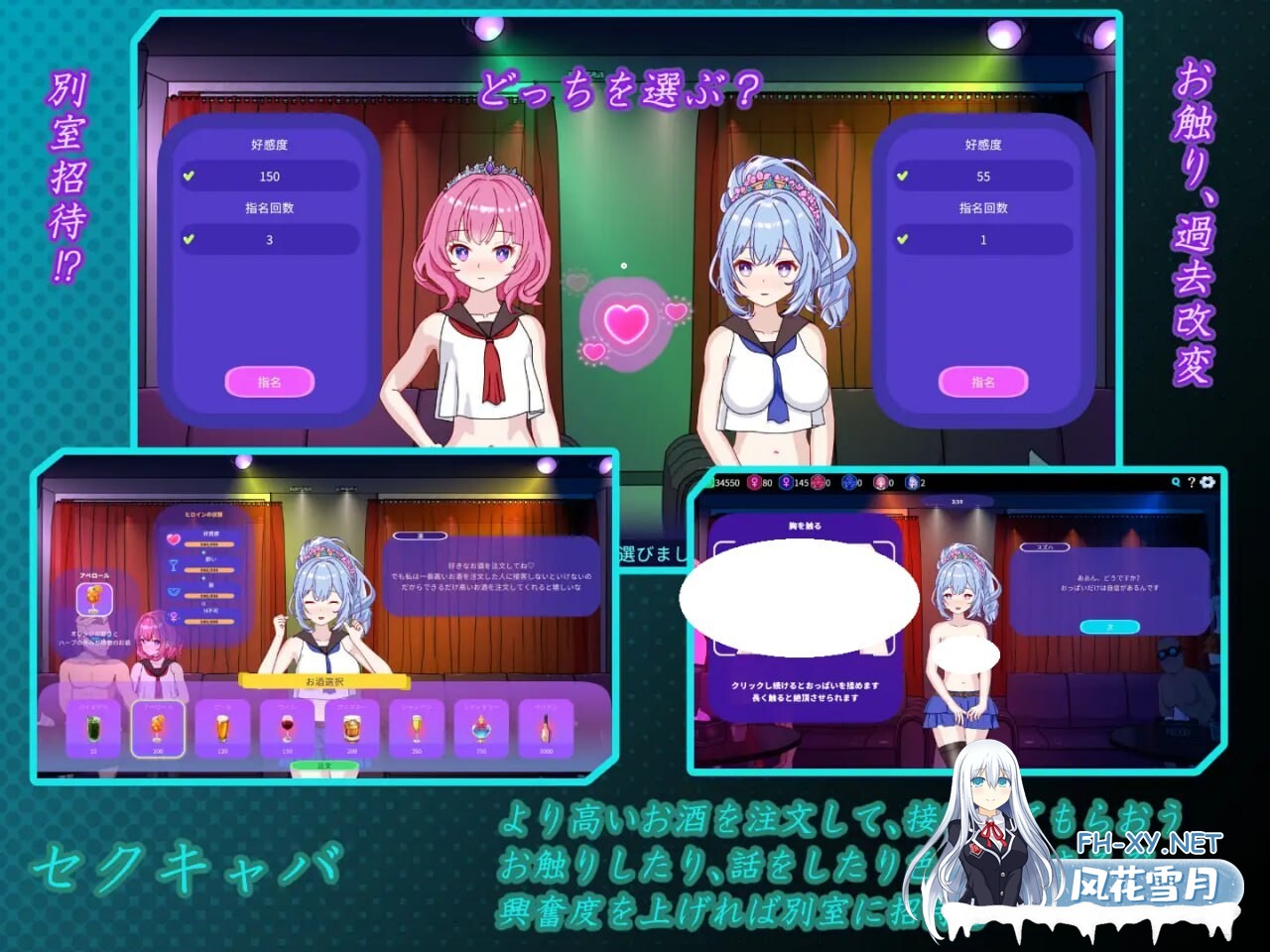Viewport: 1270px width, 952px height.
Task: Click the orange affection progress bar
Action: (x=209, y=544)
